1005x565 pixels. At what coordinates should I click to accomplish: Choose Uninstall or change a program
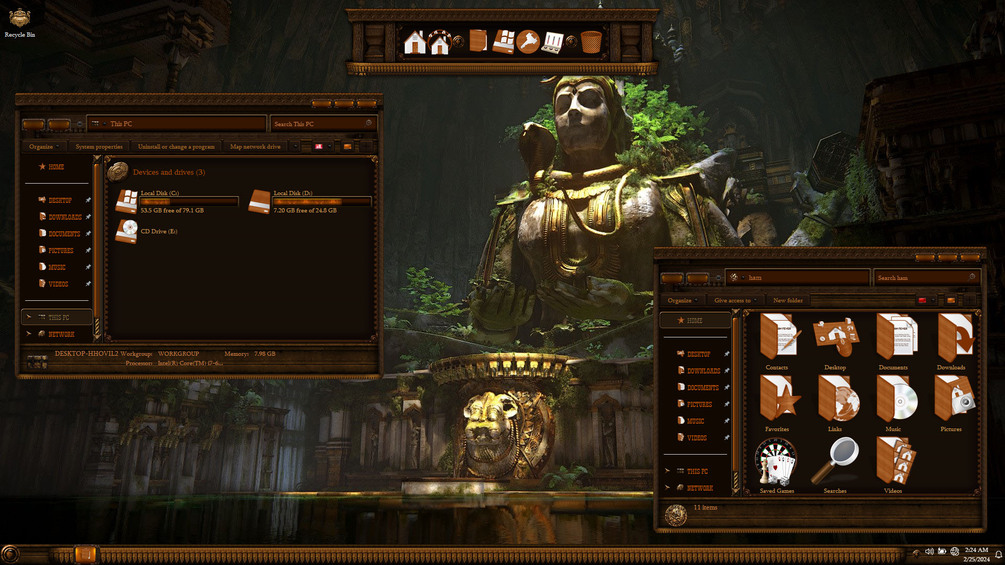176,147
